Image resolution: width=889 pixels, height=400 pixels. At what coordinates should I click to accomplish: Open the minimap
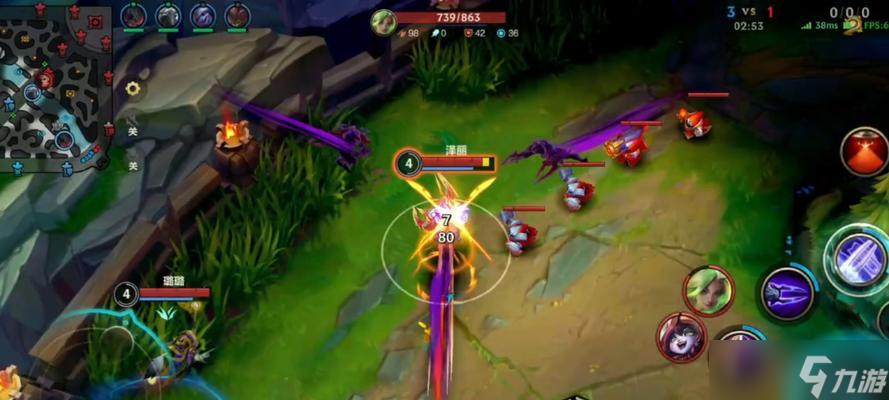click(55, 85)
